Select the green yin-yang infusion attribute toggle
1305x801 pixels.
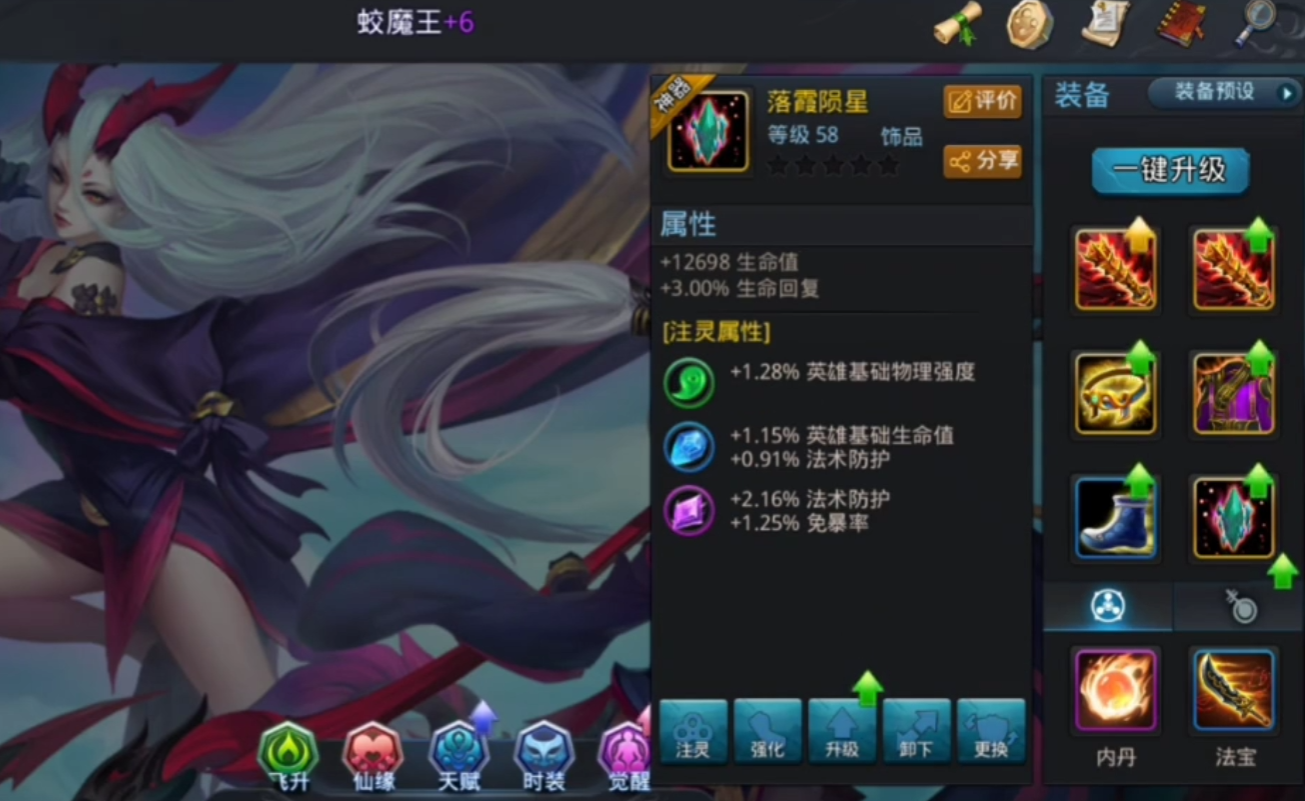point(686,382)
